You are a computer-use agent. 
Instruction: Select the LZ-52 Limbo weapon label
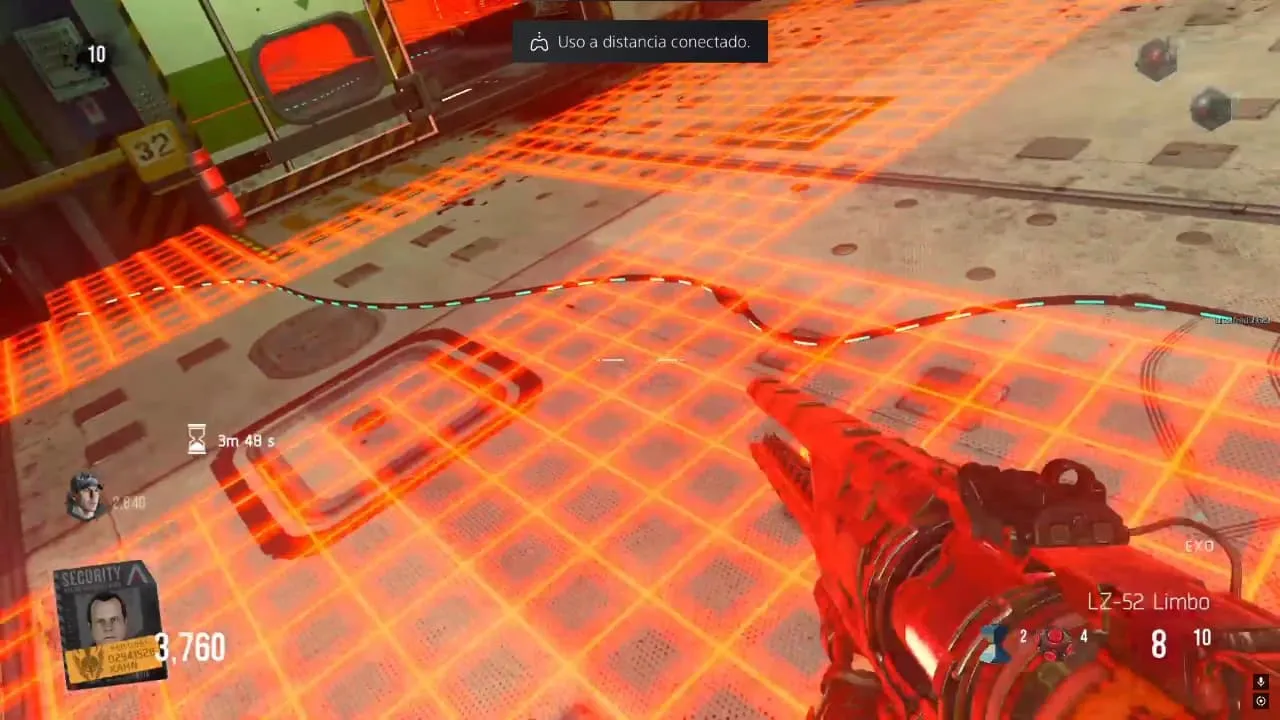pos(1149,602)
